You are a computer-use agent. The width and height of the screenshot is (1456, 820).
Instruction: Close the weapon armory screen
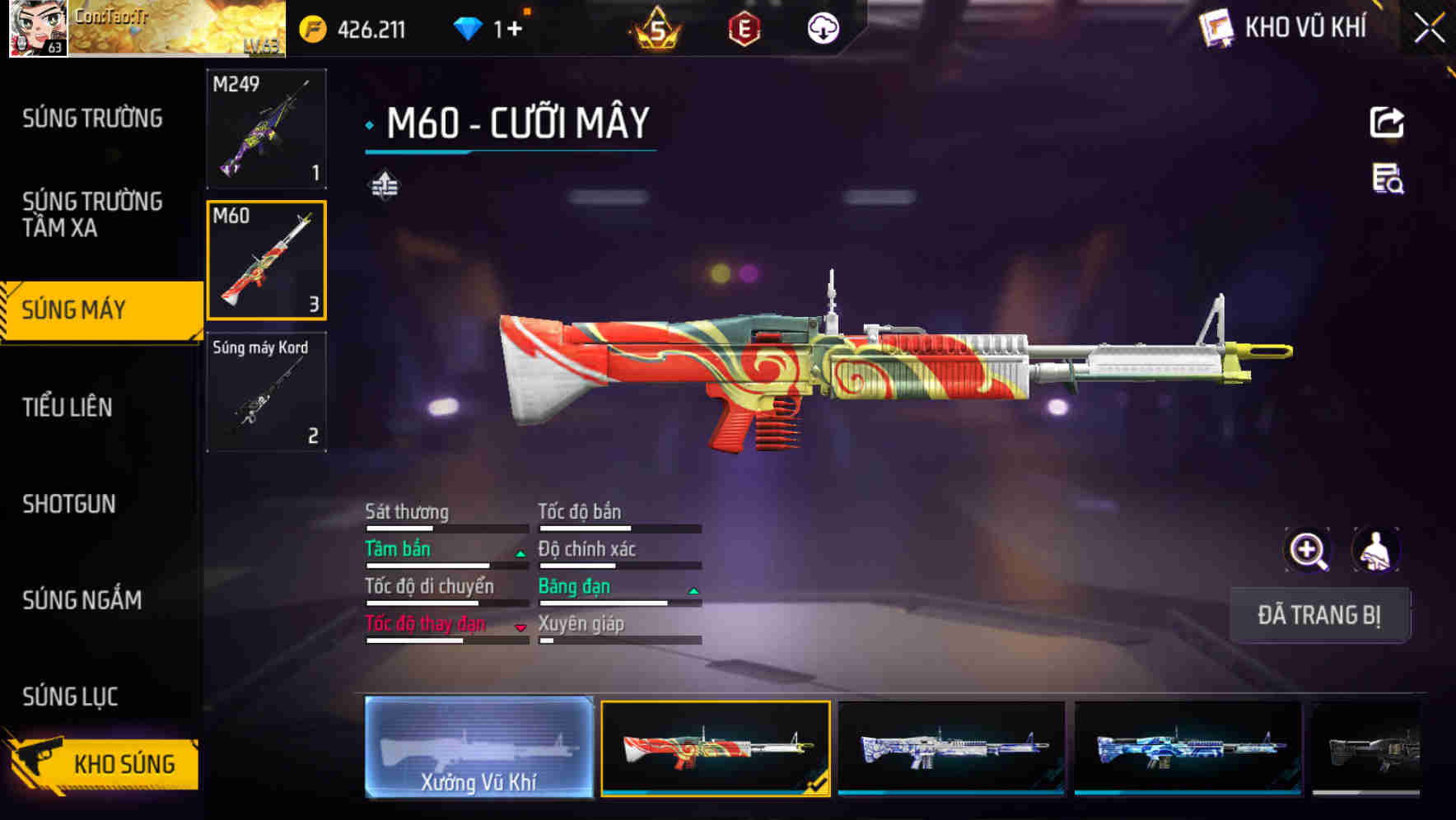click(x=1430, y=29)
